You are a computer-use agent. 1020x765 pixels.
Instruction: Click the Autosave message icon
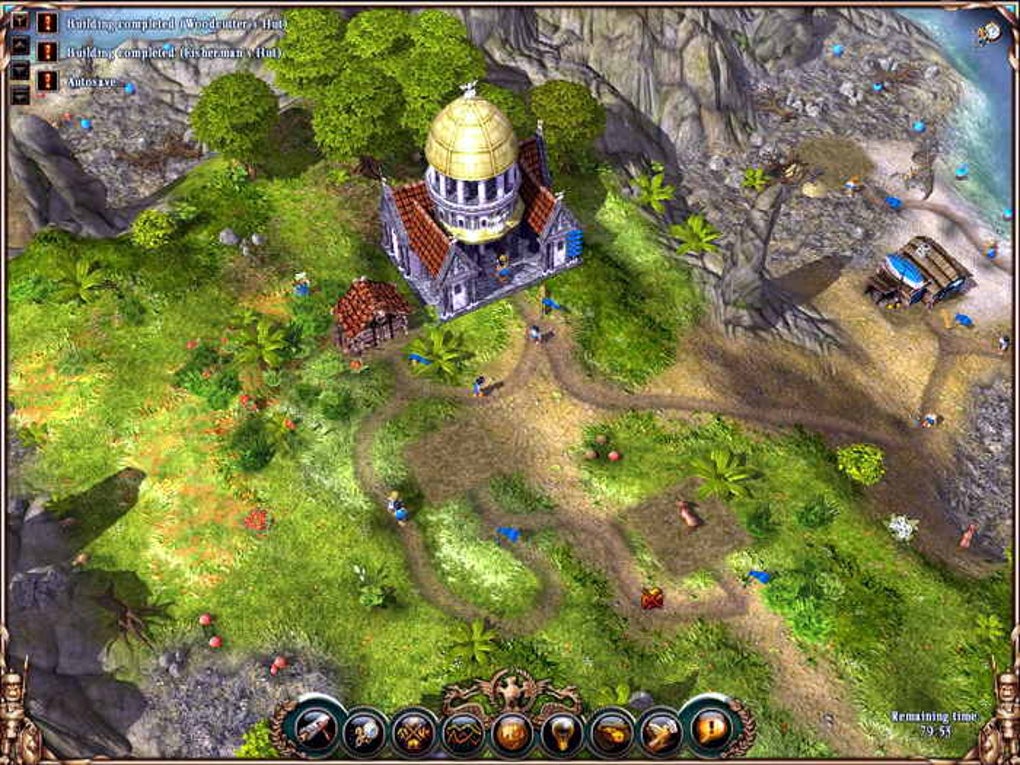click(46, 79)
